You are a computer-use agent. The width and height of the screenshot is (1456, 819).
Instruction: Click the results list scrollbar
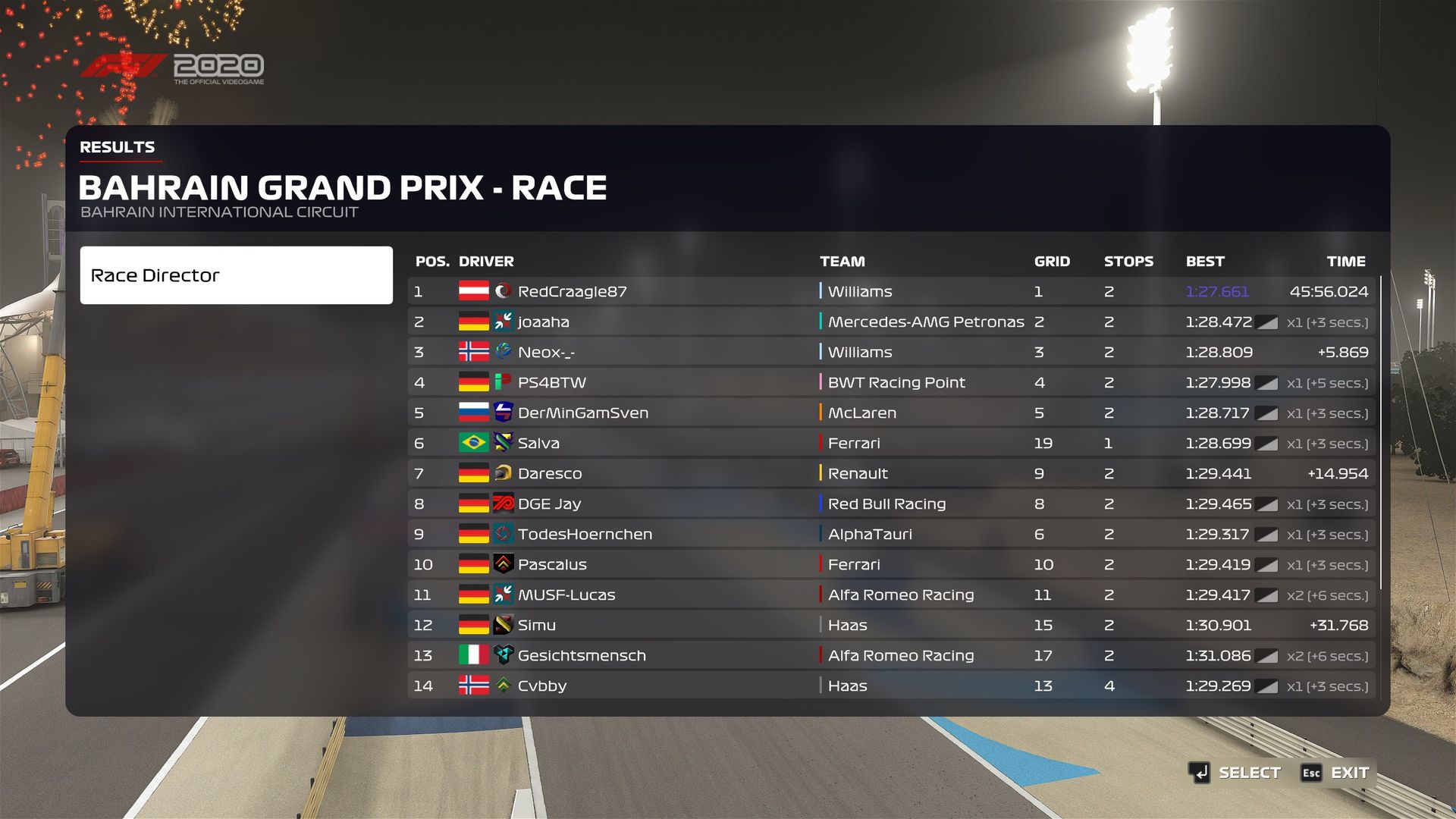(x=1381, y=432)
